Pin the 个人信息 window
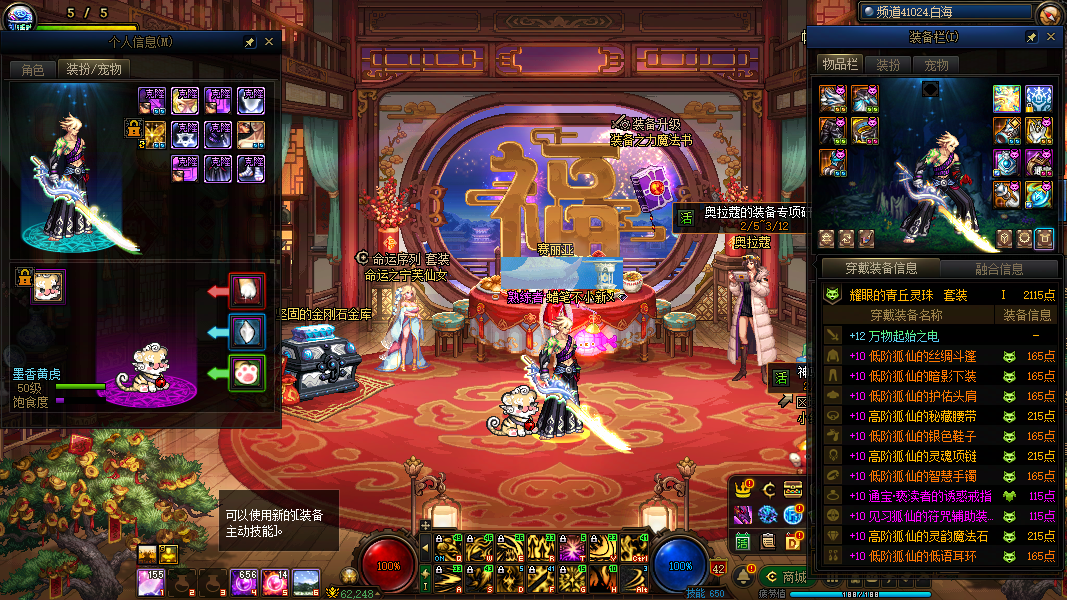Image resolution: width=1067 pixels, height=600 pixels. click(250, 42)
